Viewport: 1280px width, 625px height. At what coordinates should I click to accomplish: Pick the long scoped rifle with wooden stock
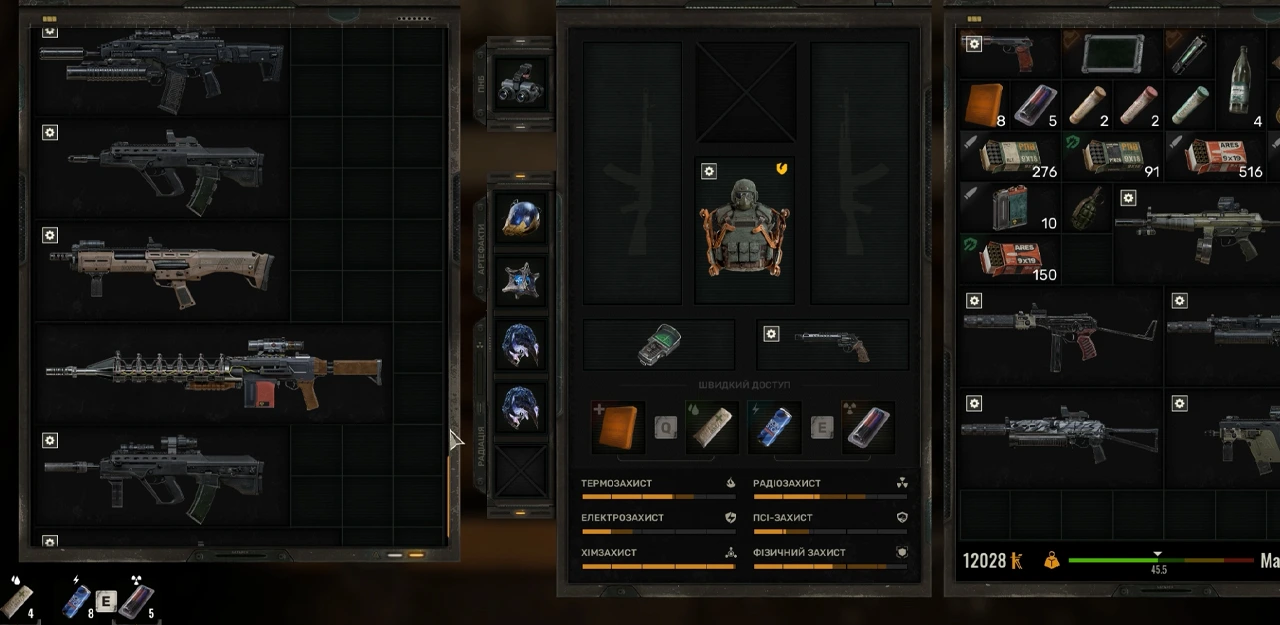click(x=214, y=373)
